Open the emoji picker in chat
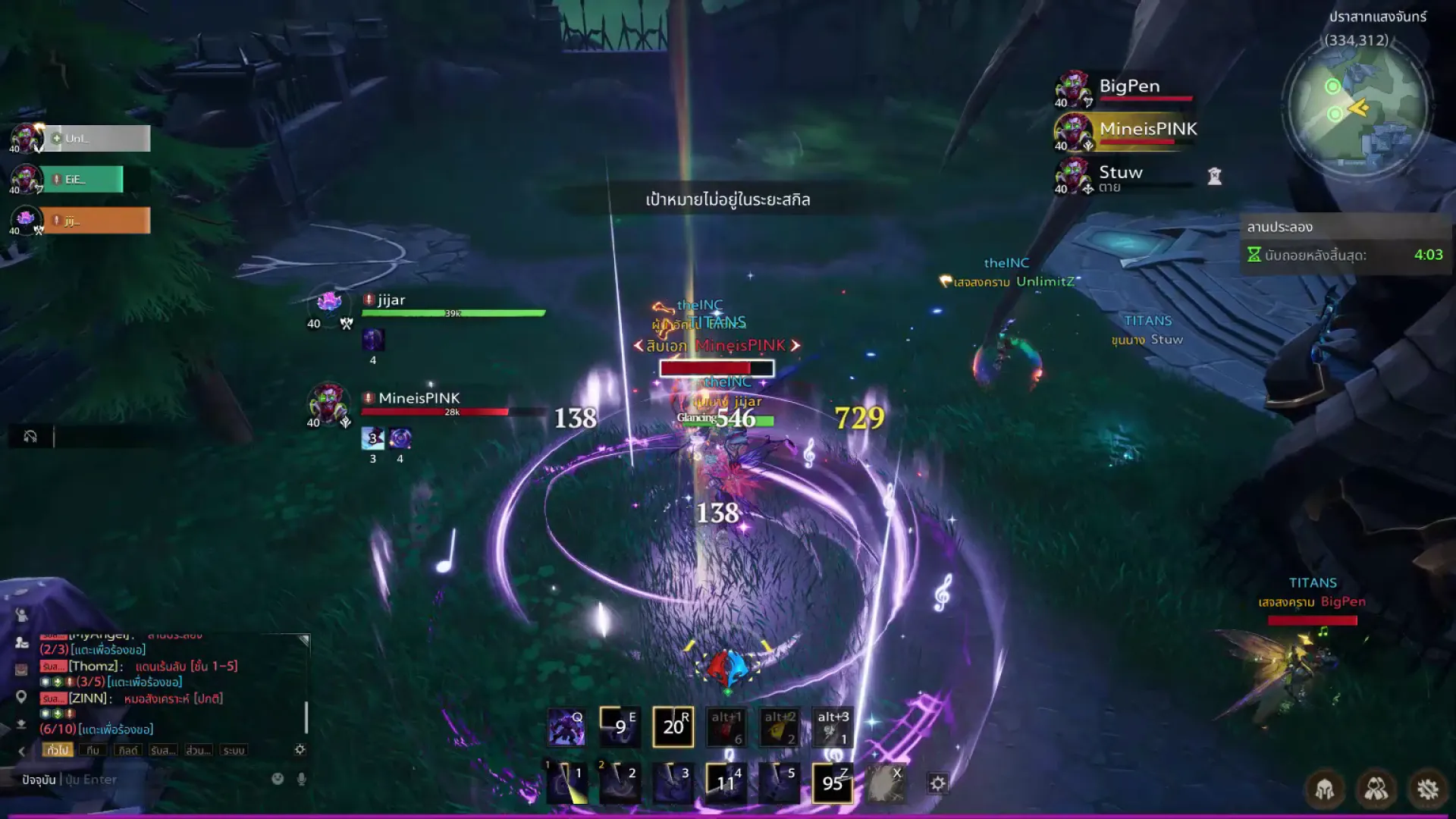Screen dimensions: 1456x819 click(278, 779)
